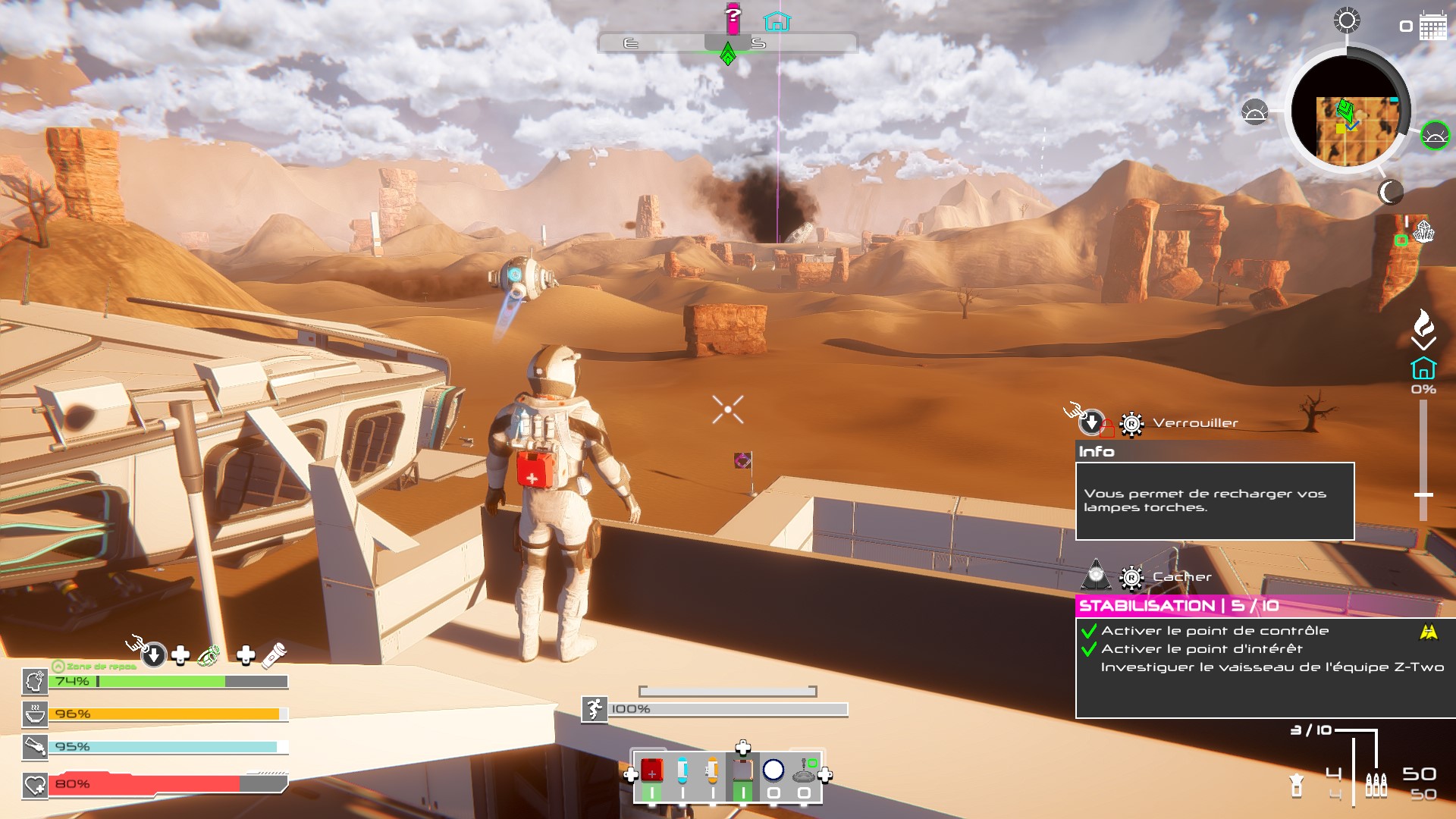Click the blue home icon above 0%
1456x819 pixels.
click(1423, 369)
